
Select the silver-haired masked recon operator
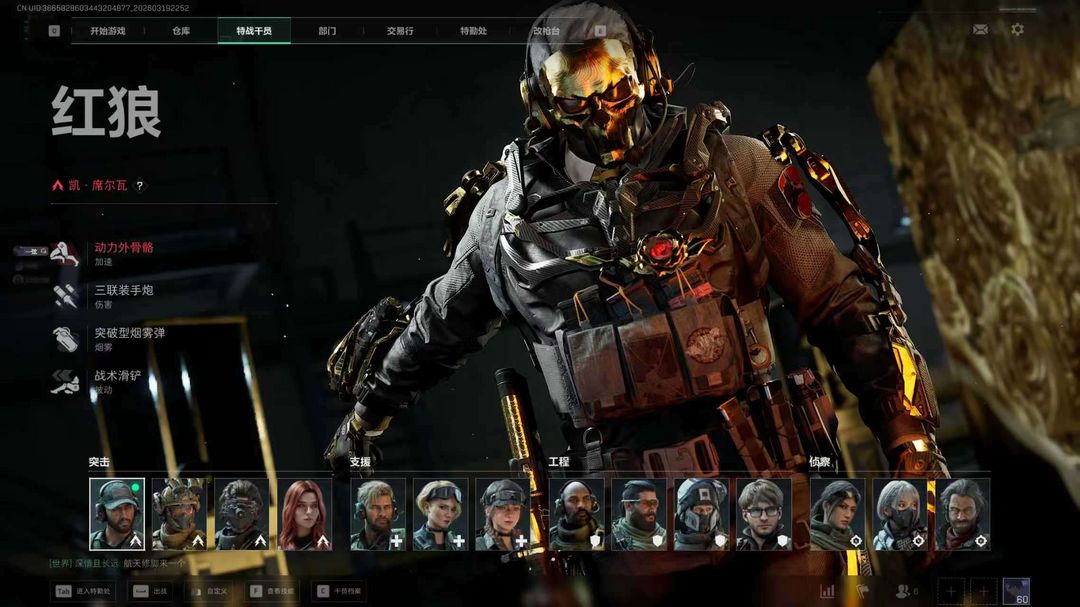point(899,514)
